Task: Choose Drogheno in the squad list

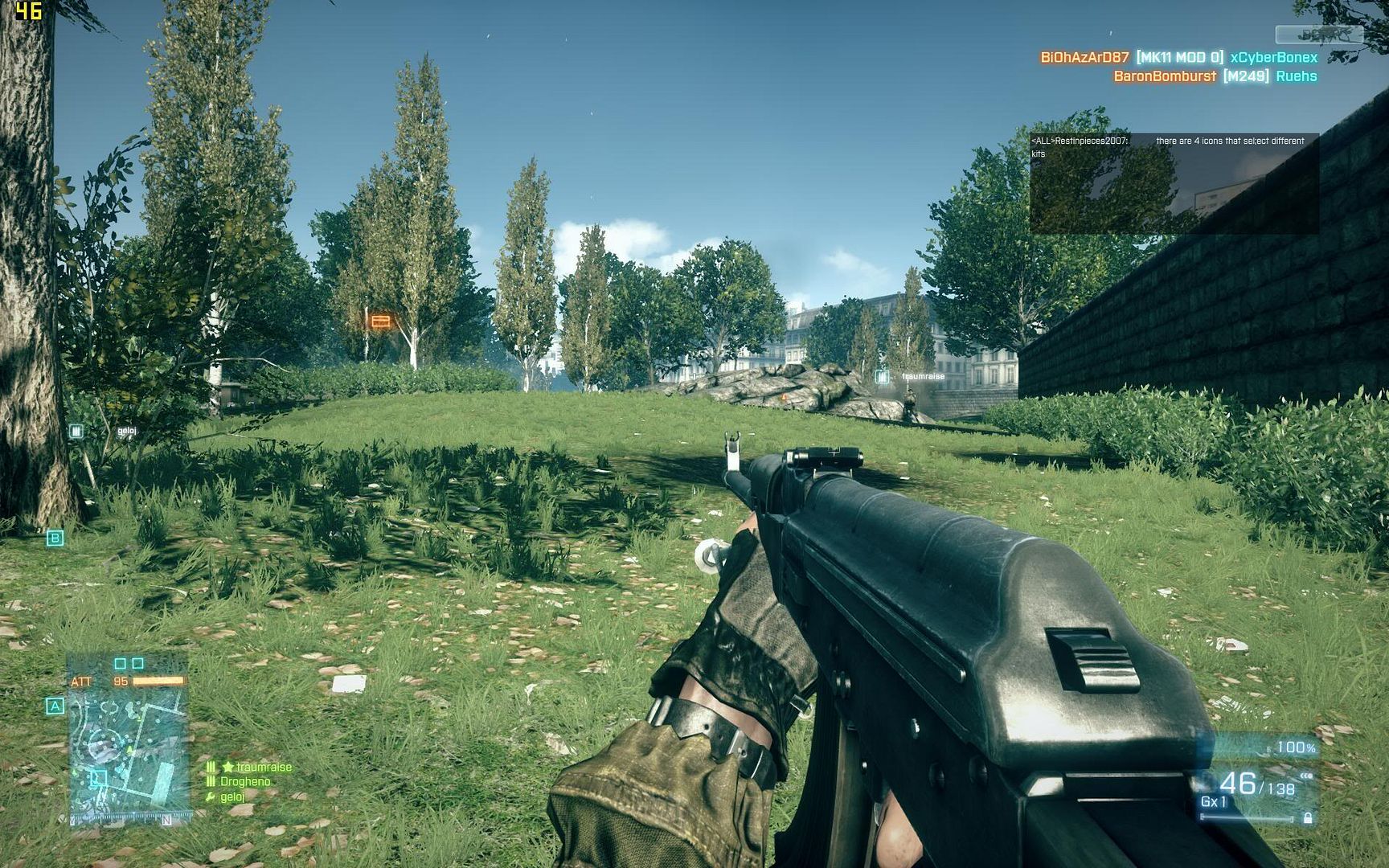Action: (244, 781)
